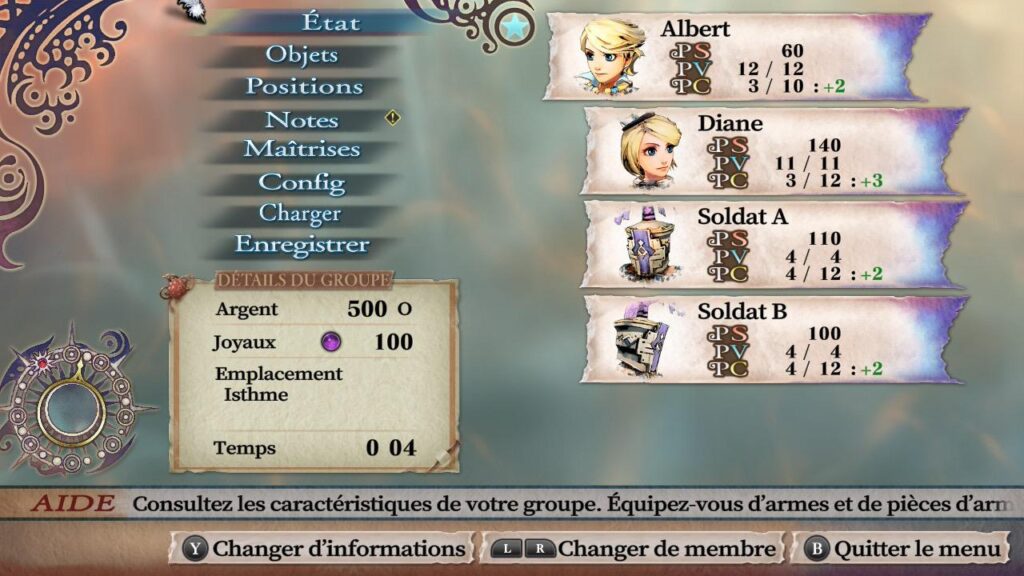Go to the Maîtrises menu

pos(301,149)
